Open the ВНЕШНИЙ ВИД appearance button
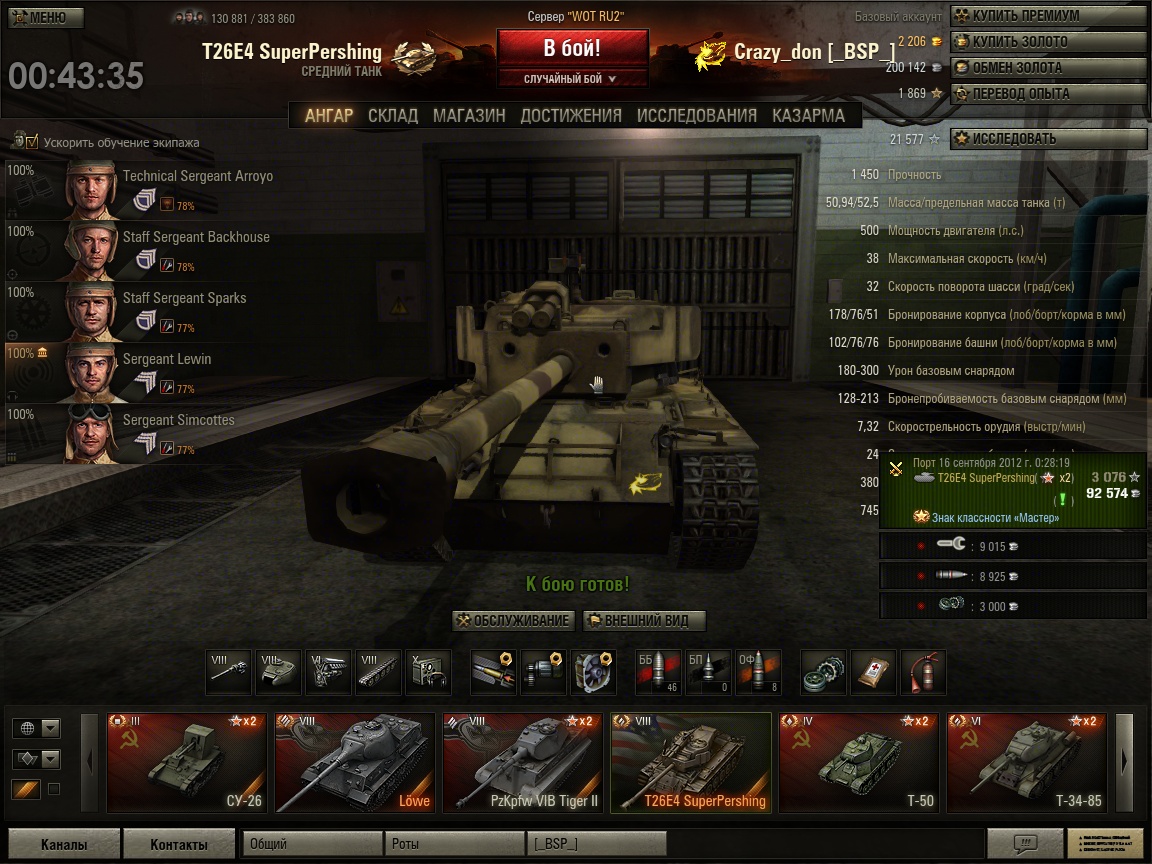The width and height of the screenshot is (1152, 864). point(644,621)
